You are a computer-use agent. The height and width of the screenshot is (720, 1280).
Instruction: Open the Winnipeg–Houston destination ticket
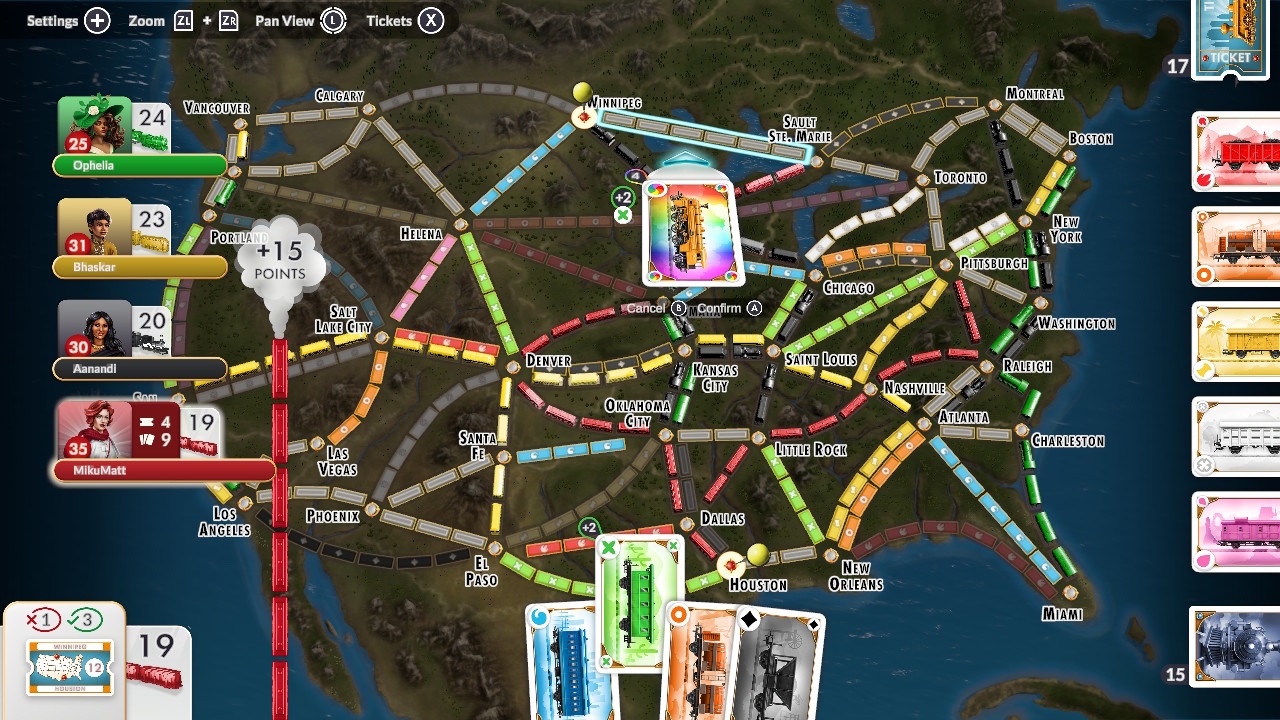(x=69, y=667)
